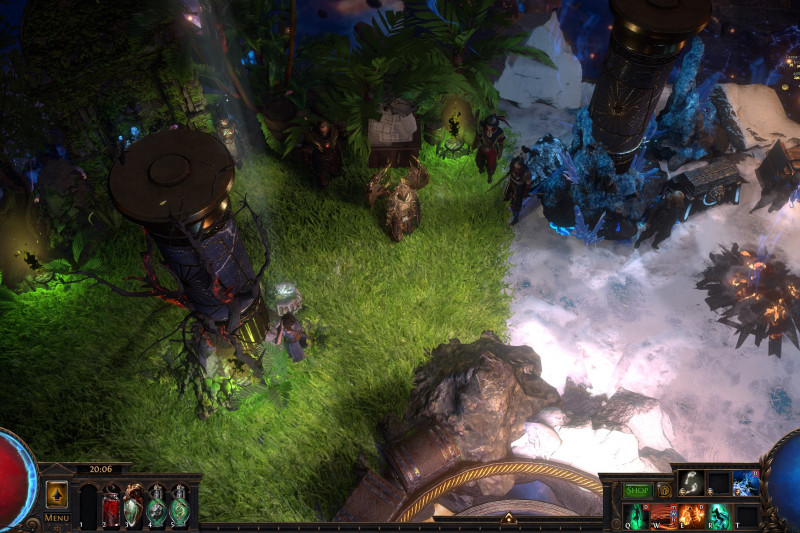Activate the fiery figure skill on E
The width and height of the screenshot is (800, 533).
(692, 516)
